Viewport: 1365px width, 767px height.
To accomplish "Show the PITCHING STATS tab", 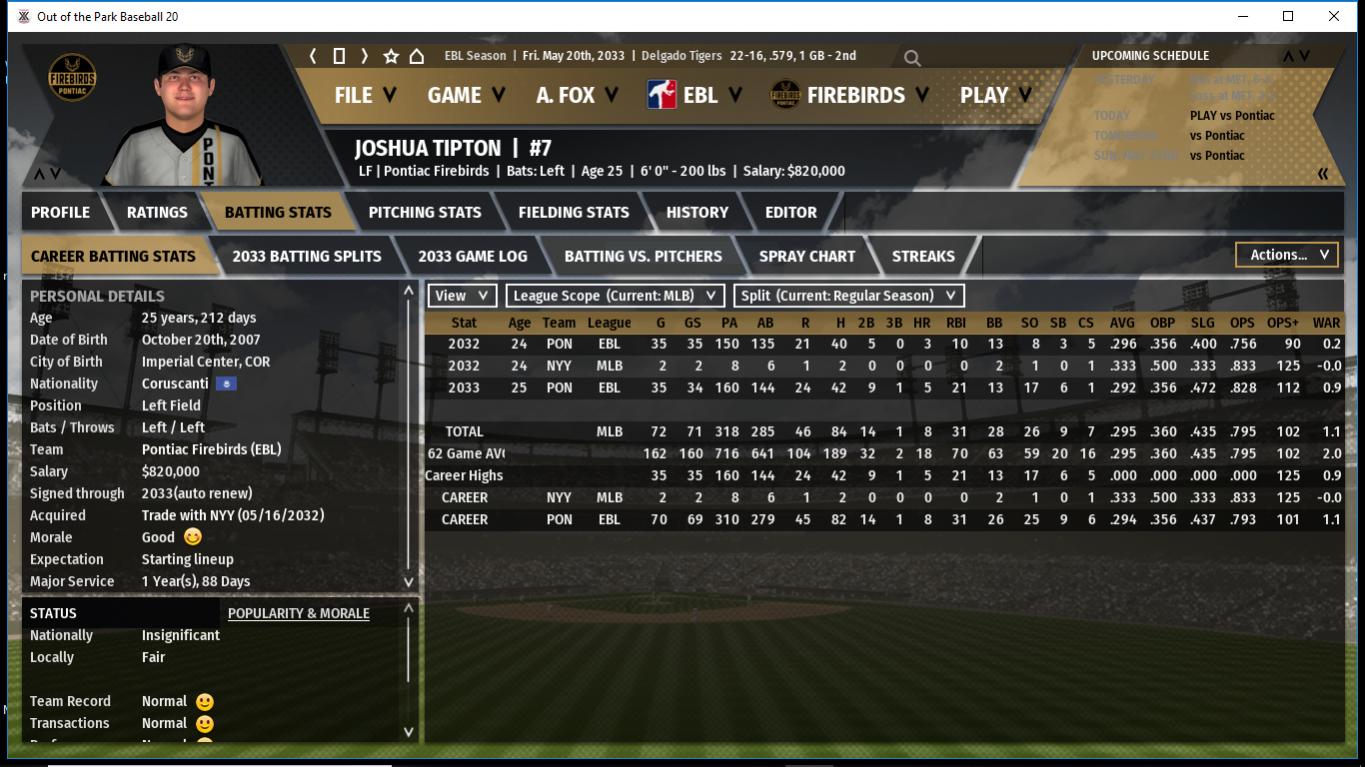I will (x=424, y=212).
